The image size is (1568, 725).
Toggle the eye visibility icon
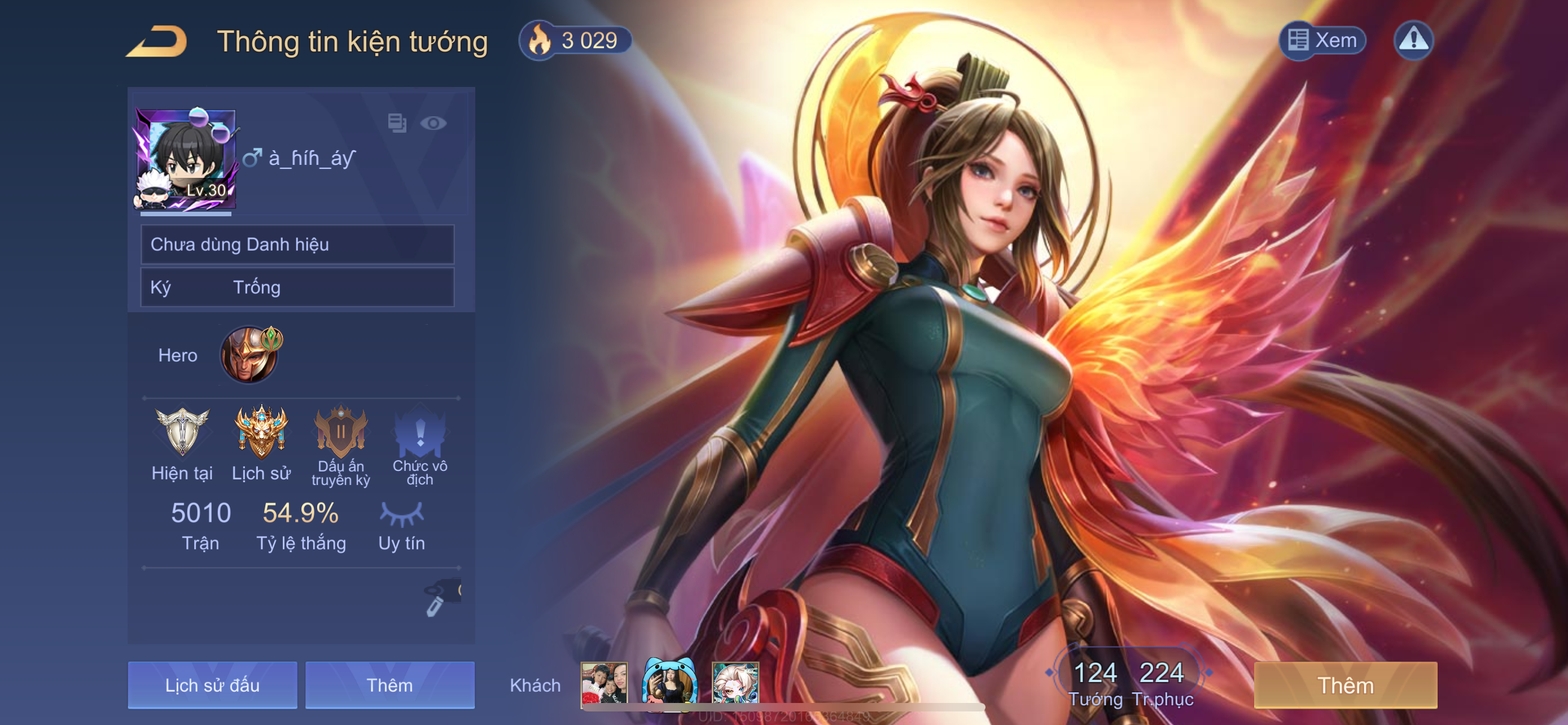[x=433, y=124]
